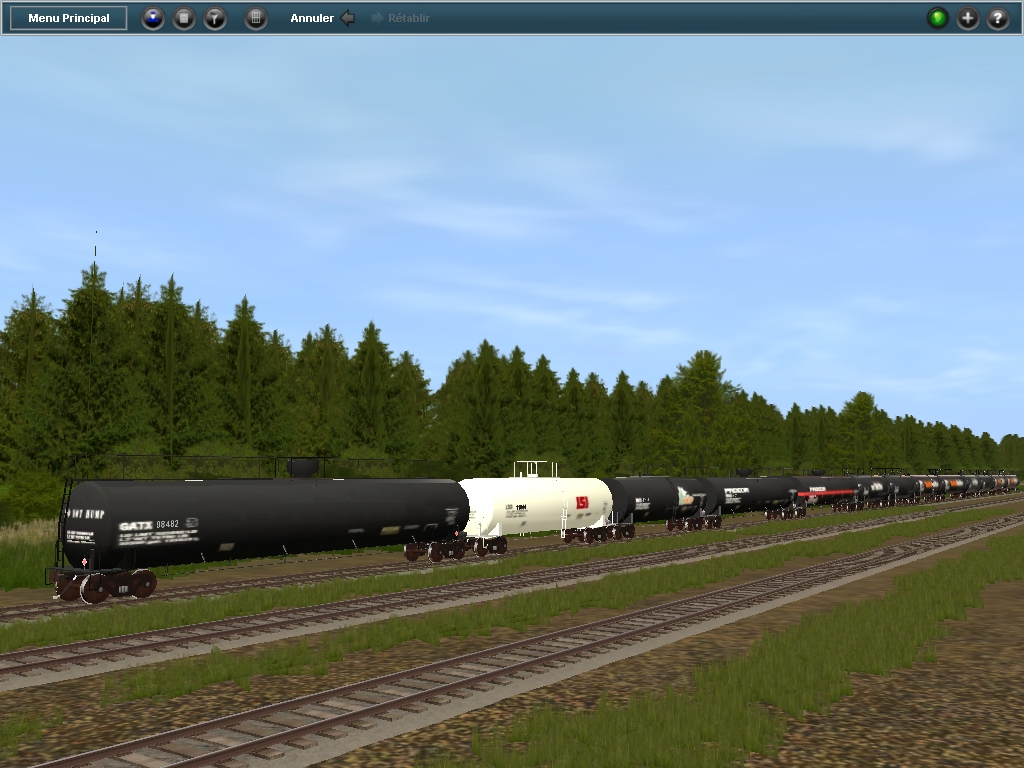Open the Menu Principal

coord(69,18)
